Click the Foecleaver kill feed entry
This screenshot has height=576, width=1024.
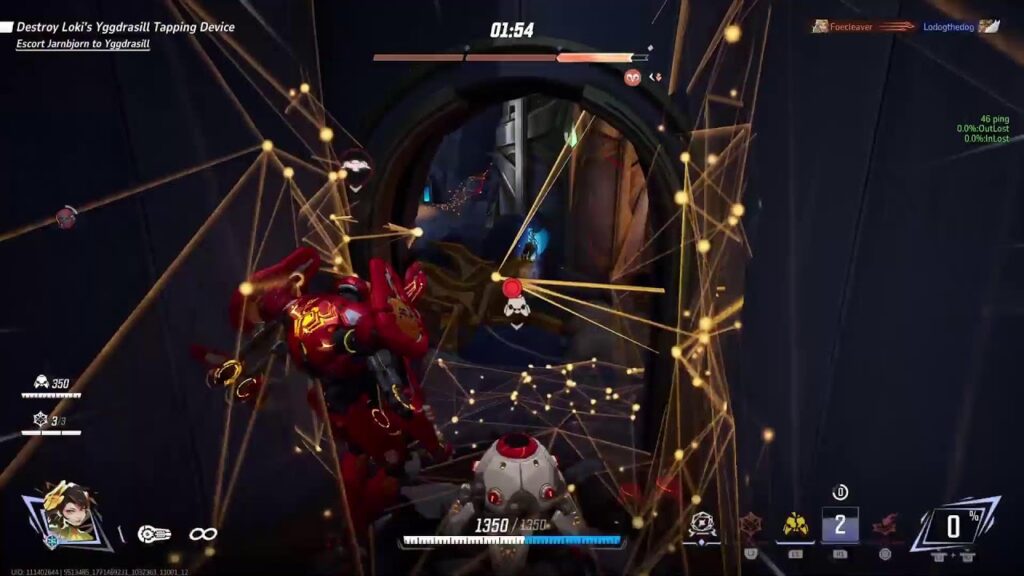click(x=844, y=27)
